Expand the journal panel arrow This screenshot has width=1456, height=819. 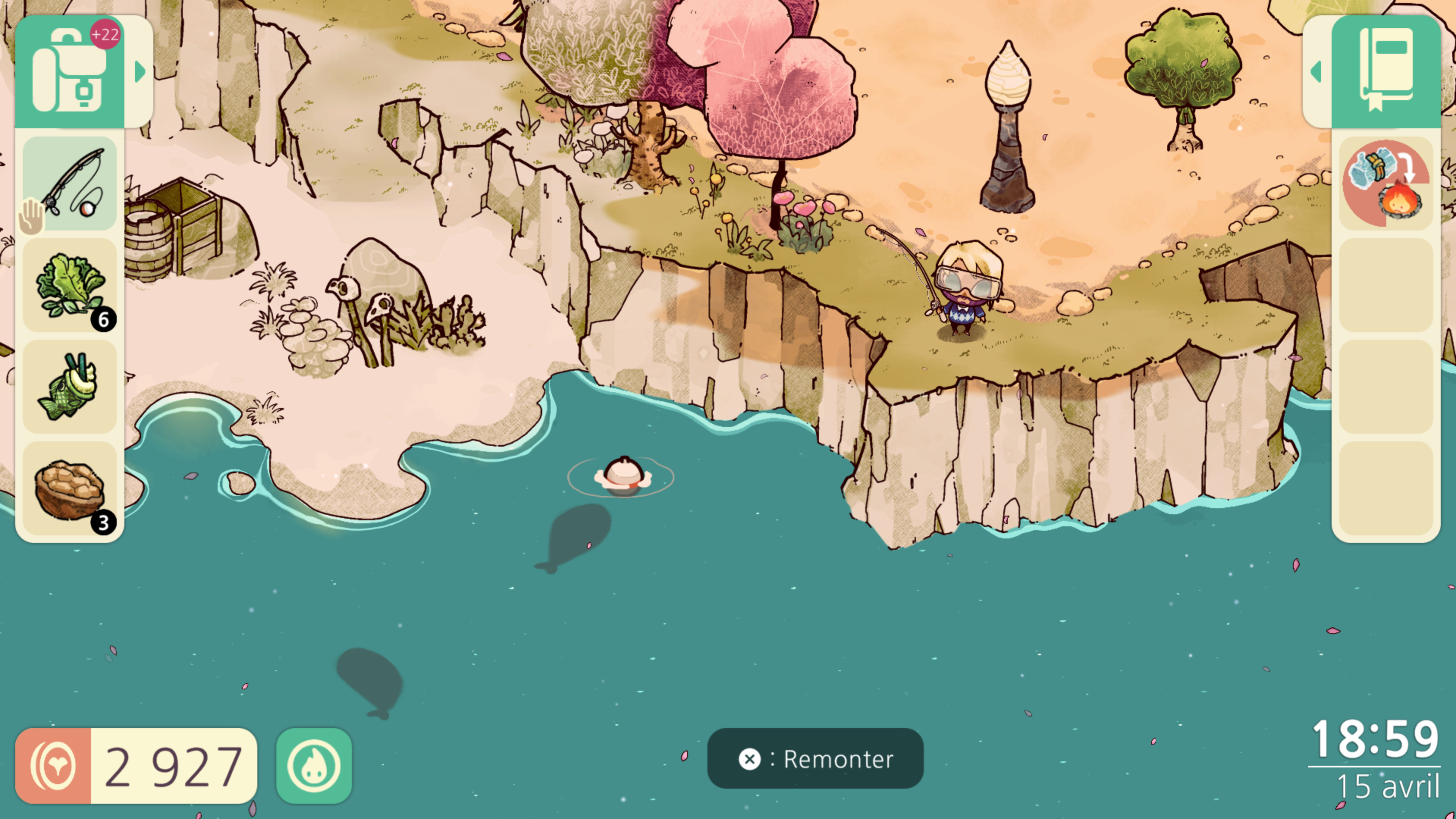click(x=1316, y=72)
